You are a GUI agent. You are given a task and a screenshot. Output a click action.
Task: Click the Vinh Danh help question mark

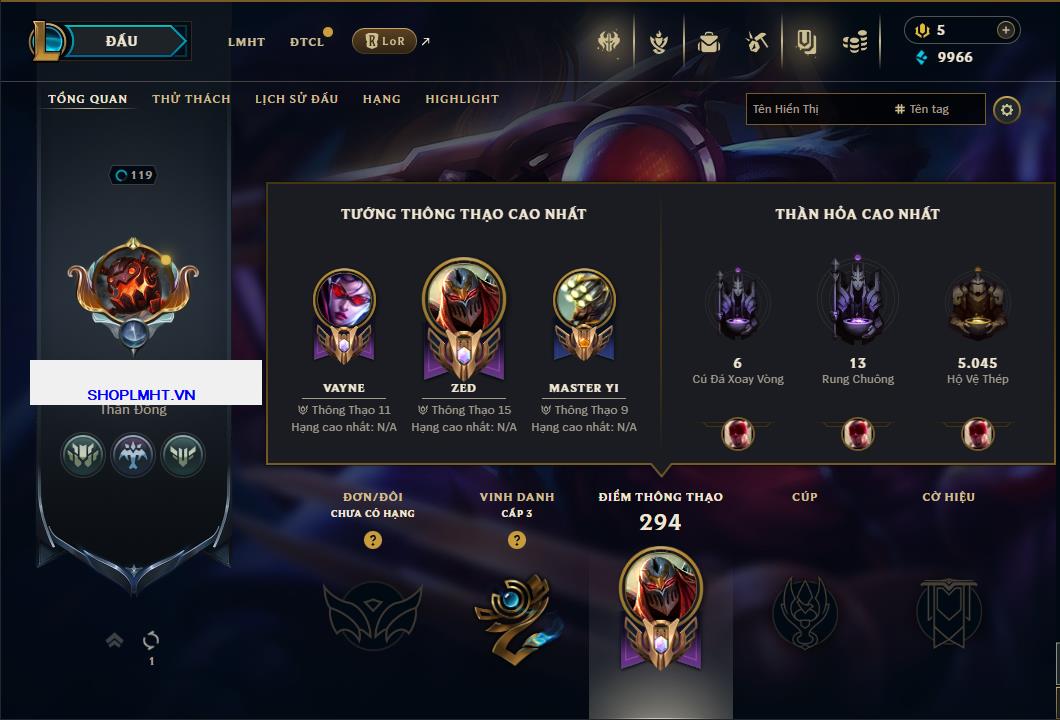click(517, 540)
